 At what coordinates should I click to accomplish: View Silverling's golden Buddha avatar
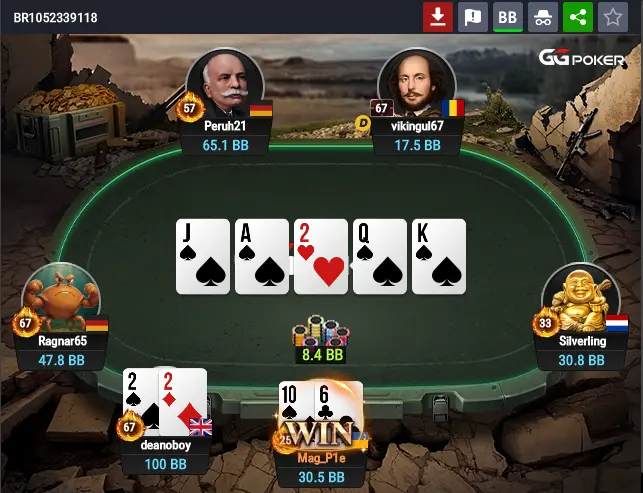581,299
